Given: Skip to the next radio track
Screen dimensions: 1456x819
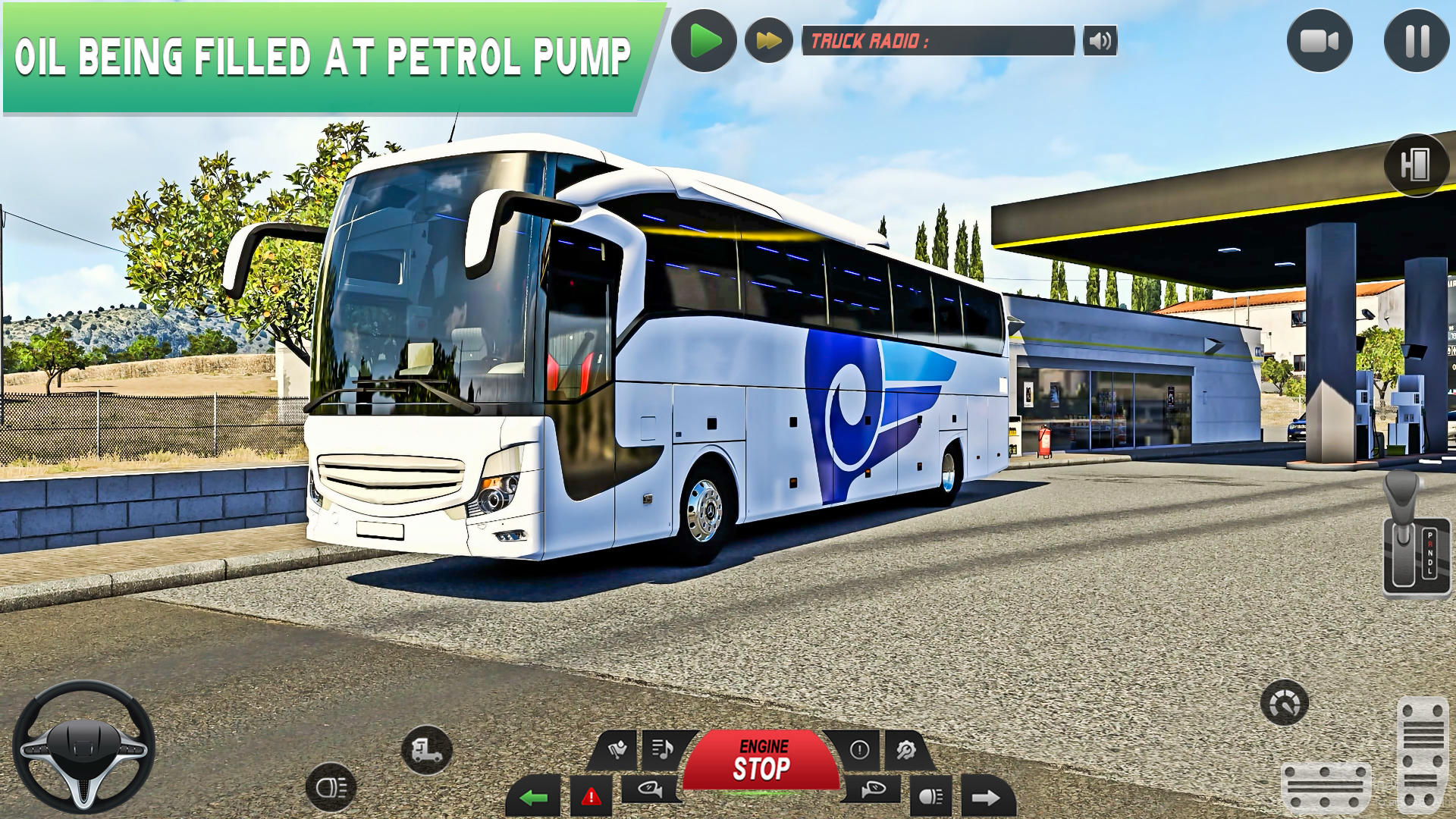Looking at the screenshot, I should (x=768, y=41).
